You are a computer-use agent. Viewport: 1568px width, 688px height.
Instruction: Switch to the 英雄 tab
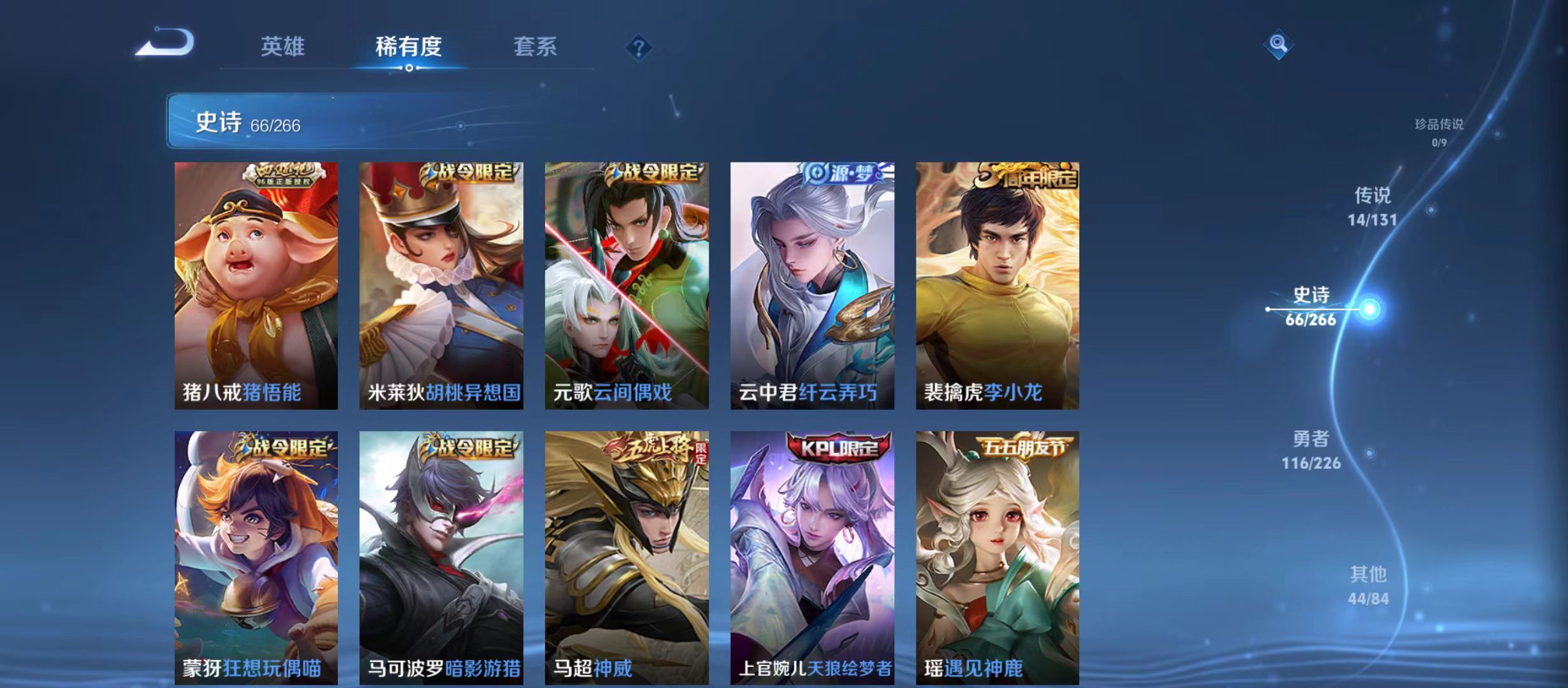(x=284, y=47)
